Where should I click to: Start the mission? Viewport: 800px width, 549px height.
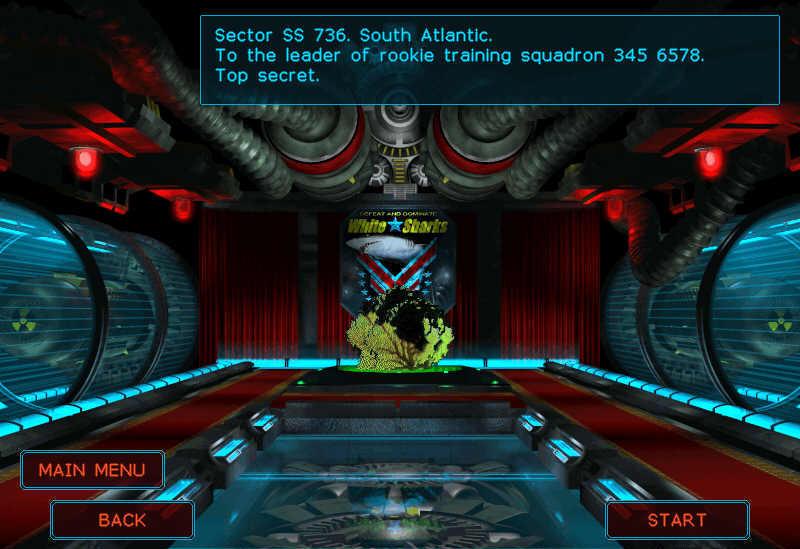[x=677, y=520]
